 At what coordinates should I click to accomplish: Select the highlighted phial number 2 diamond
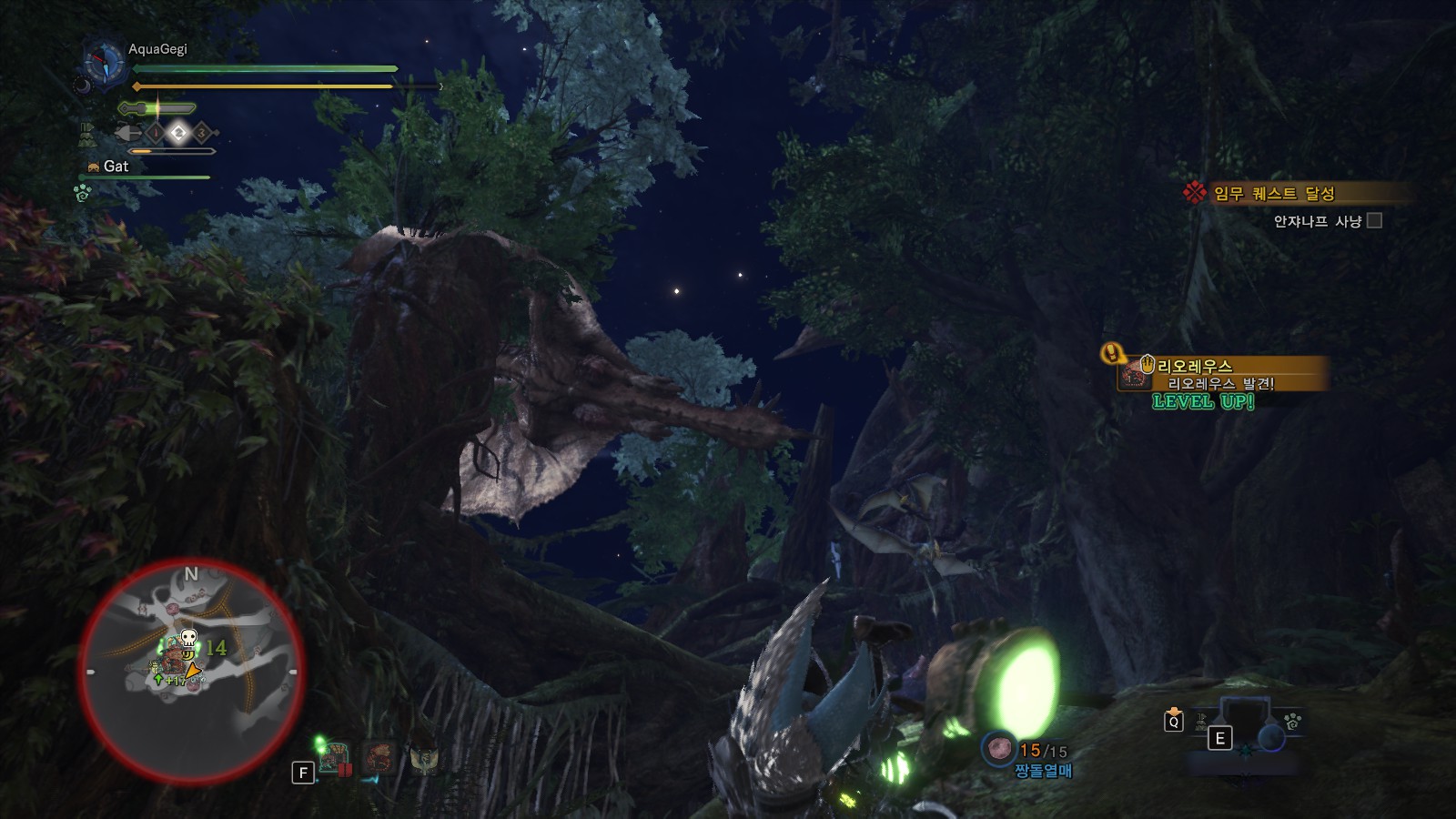pos(178,133)
